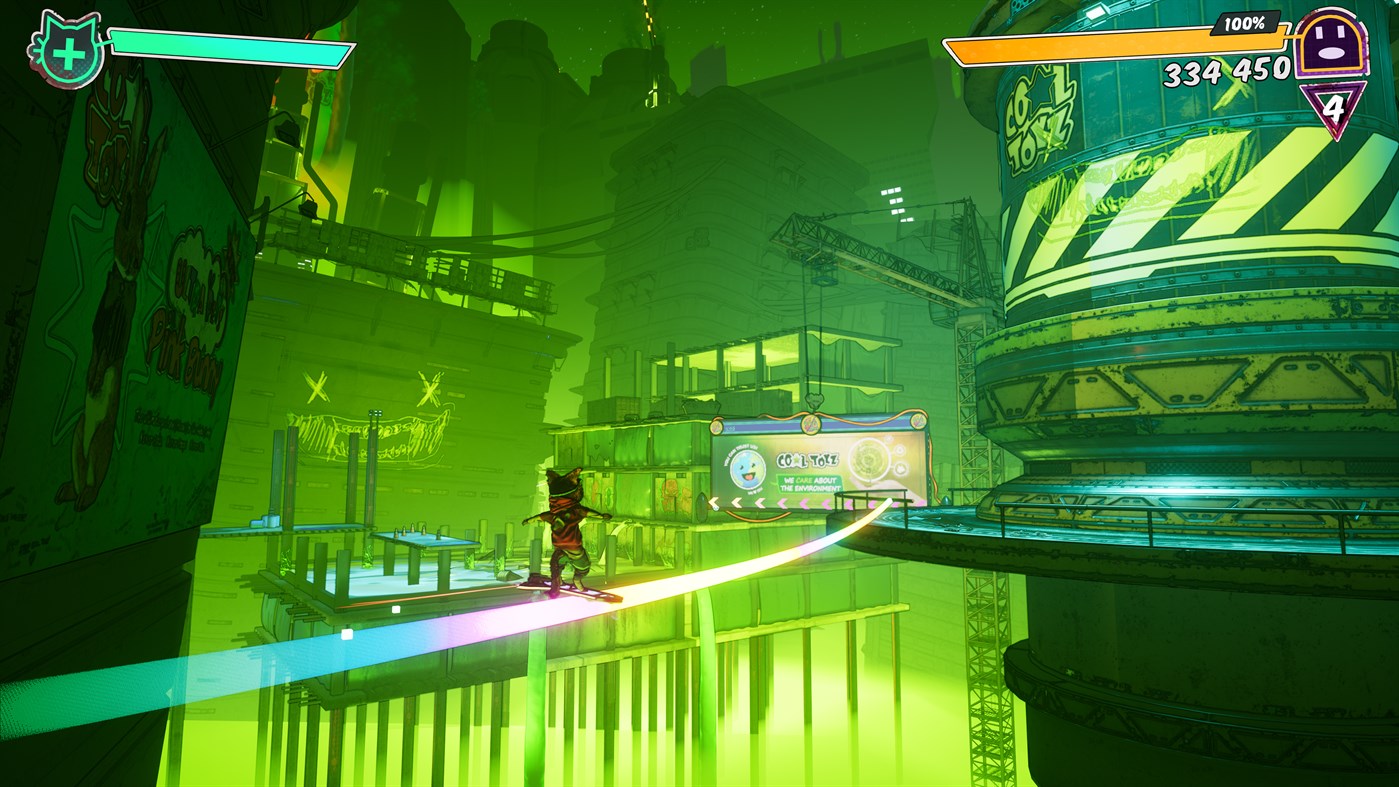Select the COOL TOTZ logo on the billboard
Image resolution: width=1399 pixels, height=787 pixels.
808,459
